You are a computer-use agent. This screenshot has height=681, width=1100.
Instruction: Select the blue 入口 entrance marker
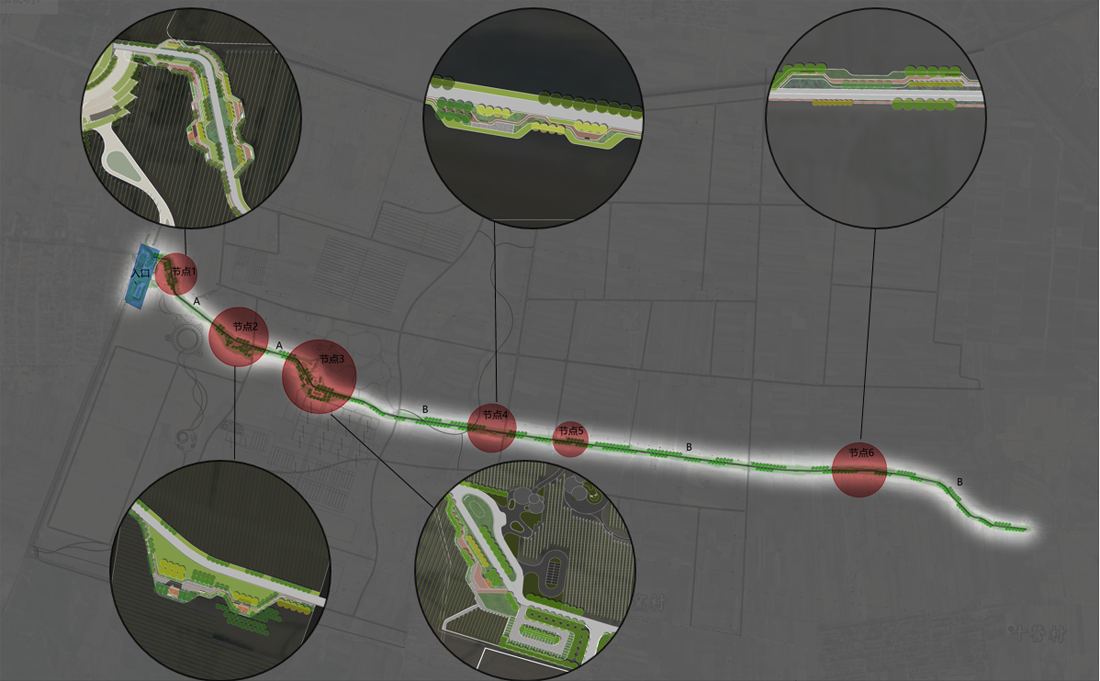(x=141, y=273)
